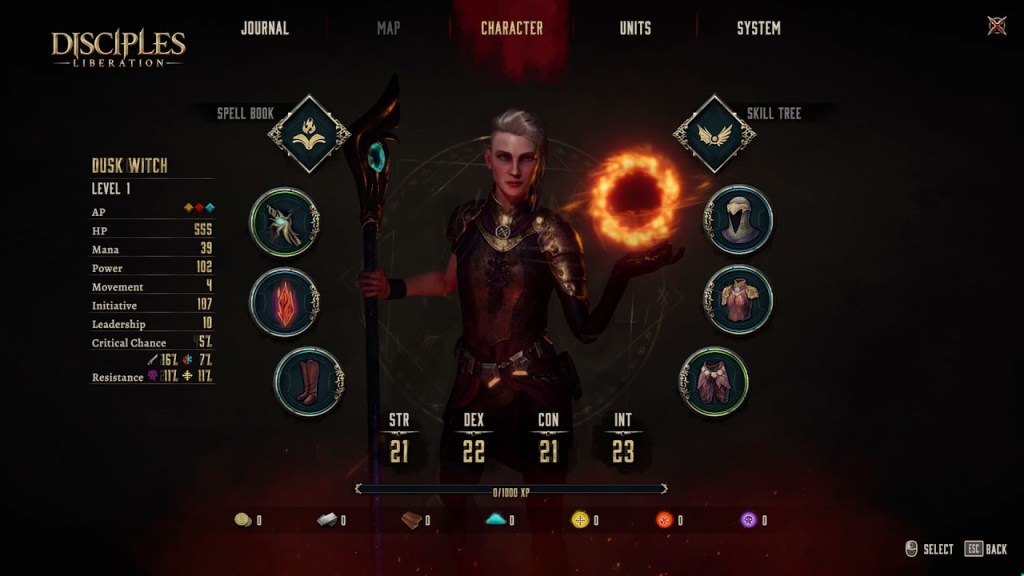Open the Skill Tree
Image resolution: width=1024 pixels, height=576 pixels.
tap(714, 134)
